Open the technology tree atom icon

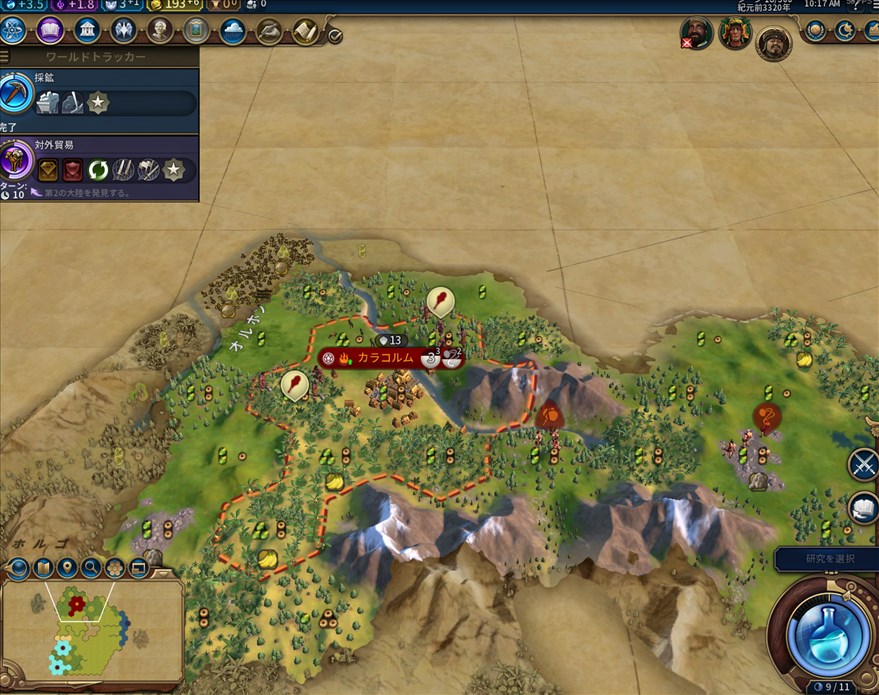click(13, 30)
